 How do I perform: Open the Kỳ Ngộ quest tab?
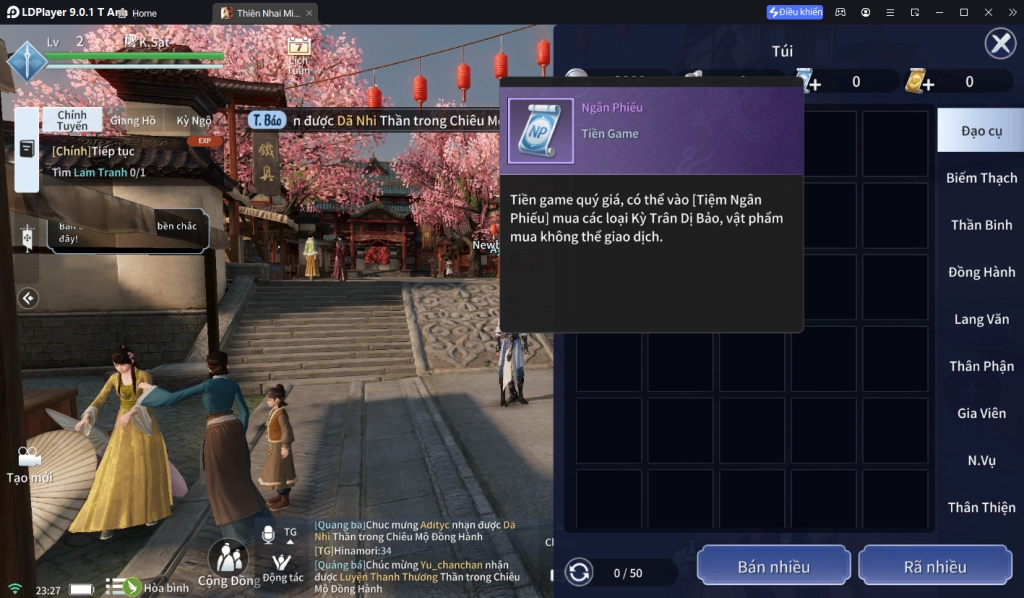coord(194,121)
